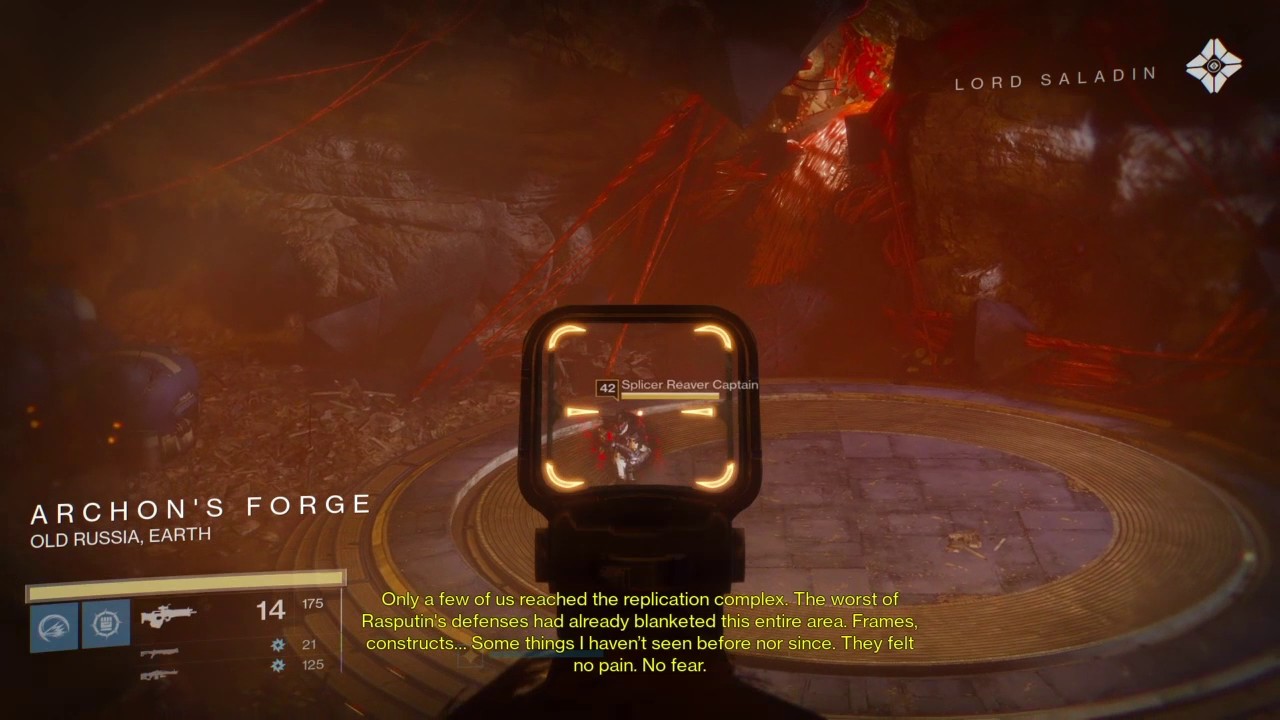Viewport: 1280px width, 720px height.
Task: Activate the grenade ability icon
Action: click(53, 625)
